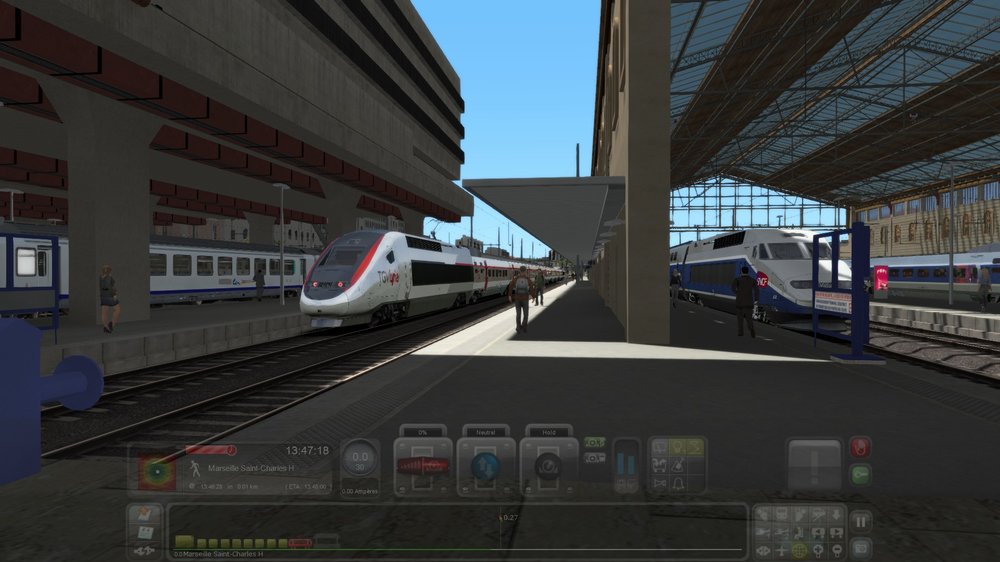Toggle the blue reverser direction control
1000x562 pixels.
486,466
